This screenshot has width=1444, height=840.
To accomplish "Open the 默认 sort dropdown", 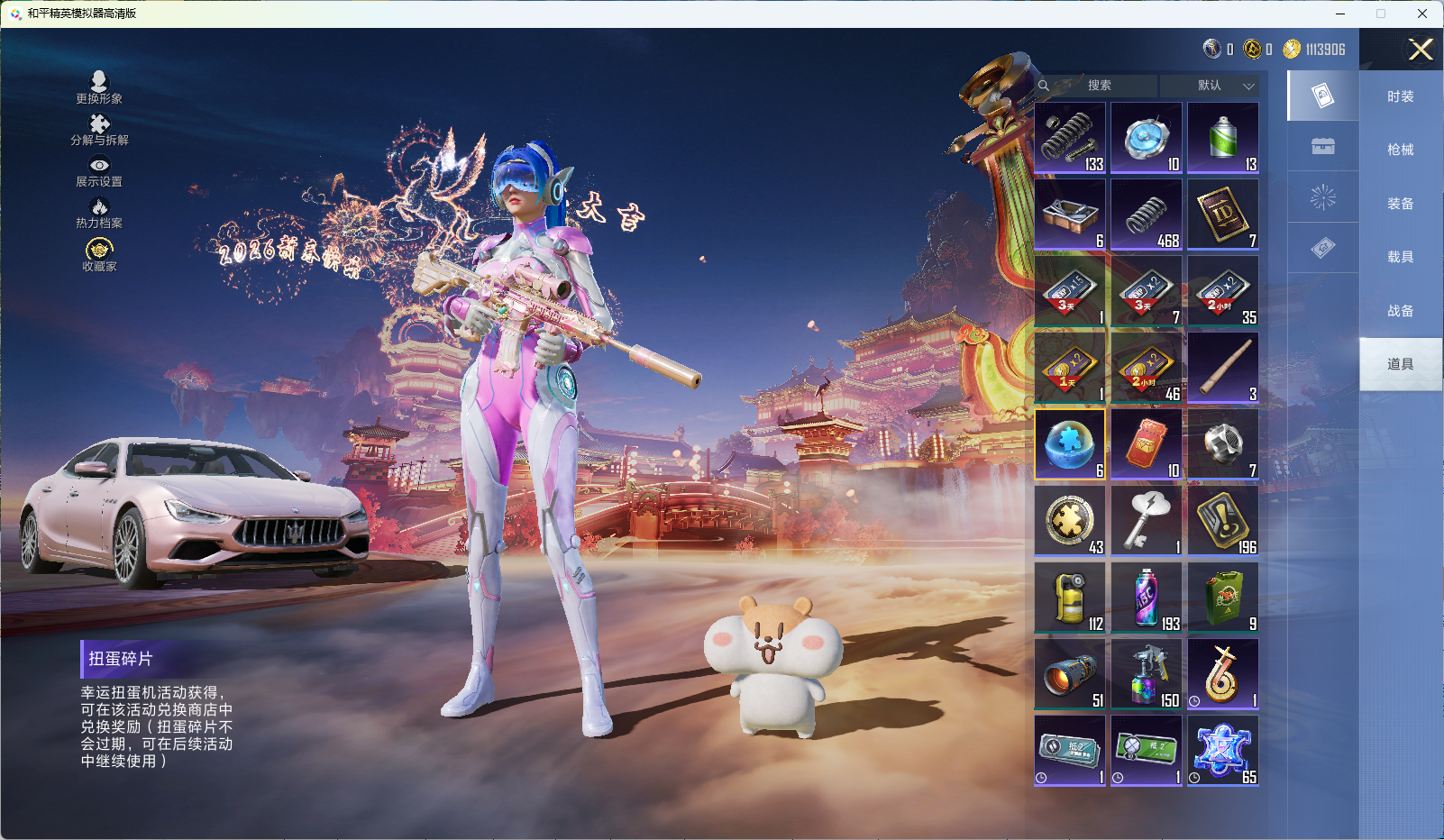I will 1211,86.
